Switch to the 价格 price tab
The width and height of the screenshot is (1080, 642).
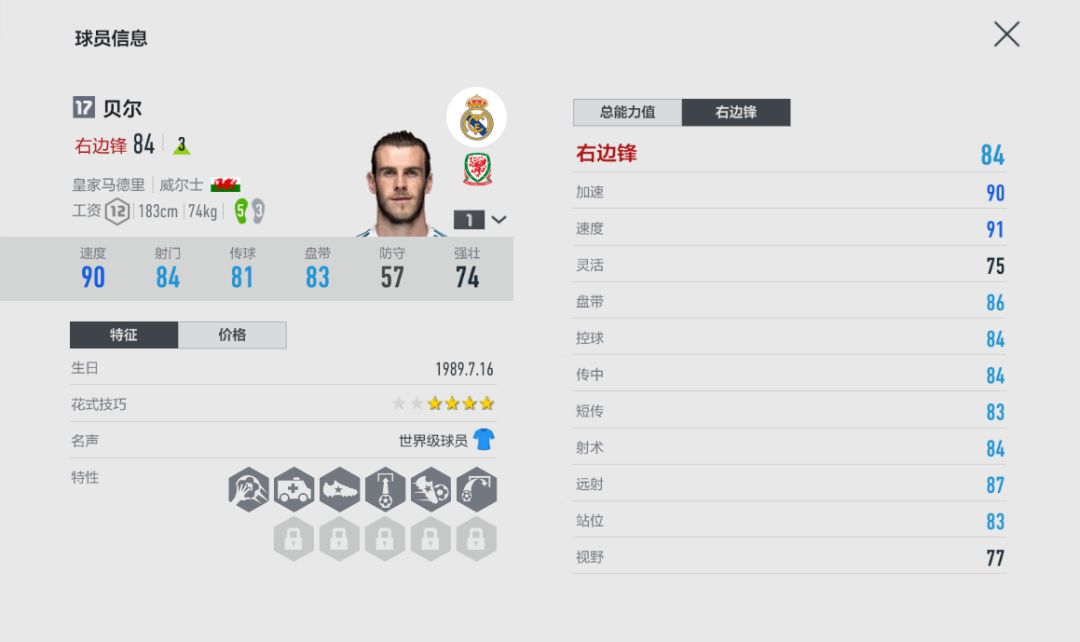232,335
